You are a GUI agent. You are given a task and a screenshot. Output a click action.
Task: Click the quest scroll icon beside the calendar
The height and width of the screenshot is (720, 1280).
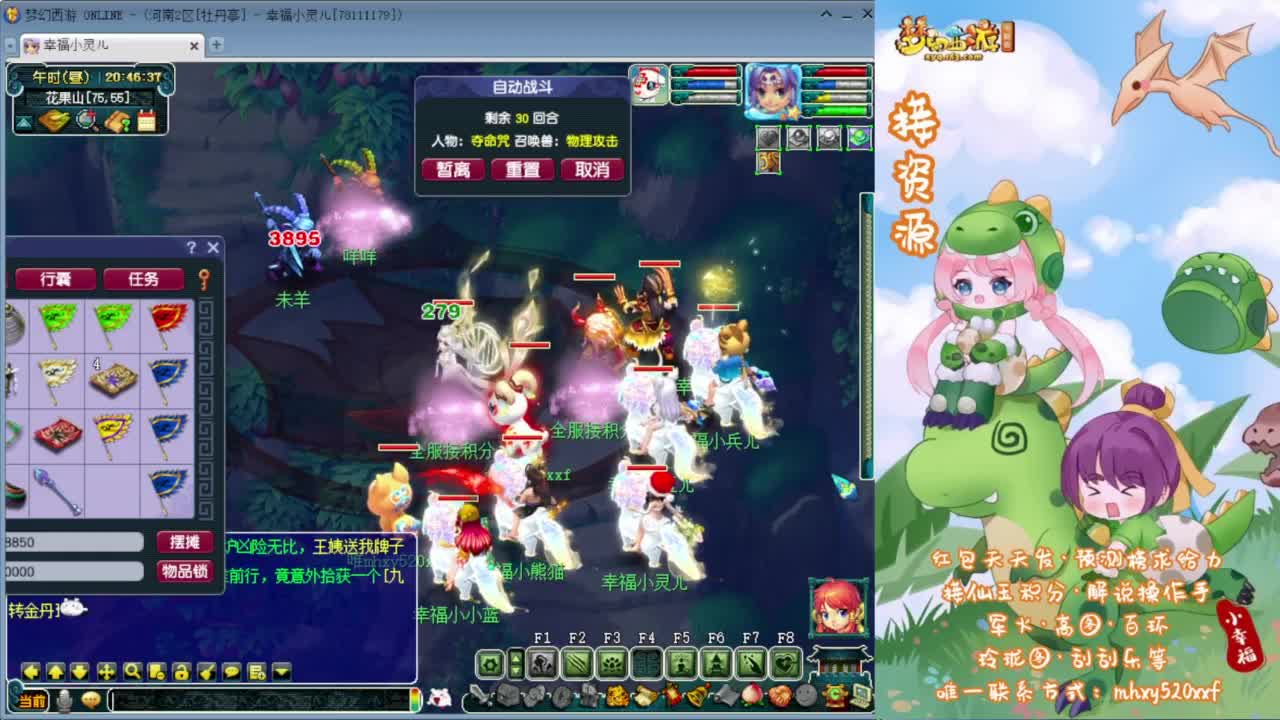[116, 121]
